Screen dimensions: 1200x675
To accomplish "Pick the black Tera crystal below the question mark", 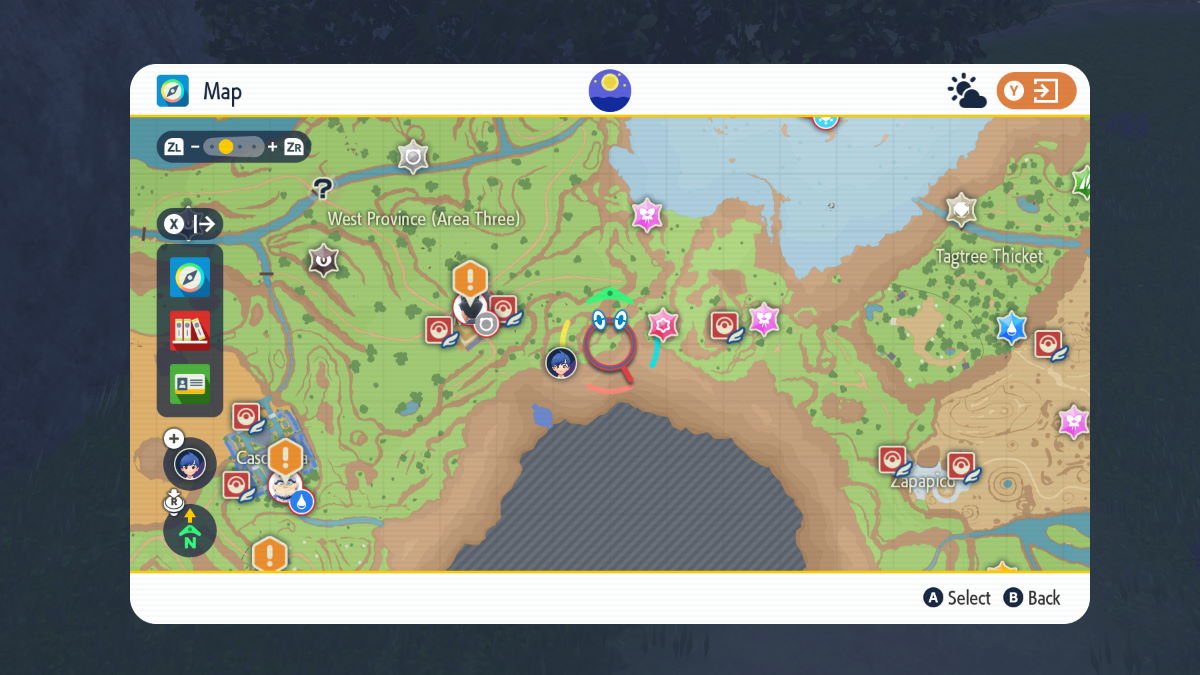I will click(x=323, y=260).
